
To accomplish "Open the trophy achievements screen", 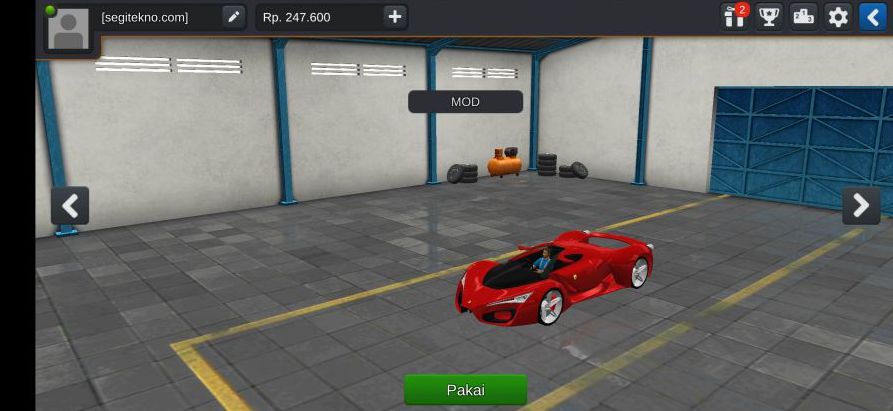I will coord(769,17).
